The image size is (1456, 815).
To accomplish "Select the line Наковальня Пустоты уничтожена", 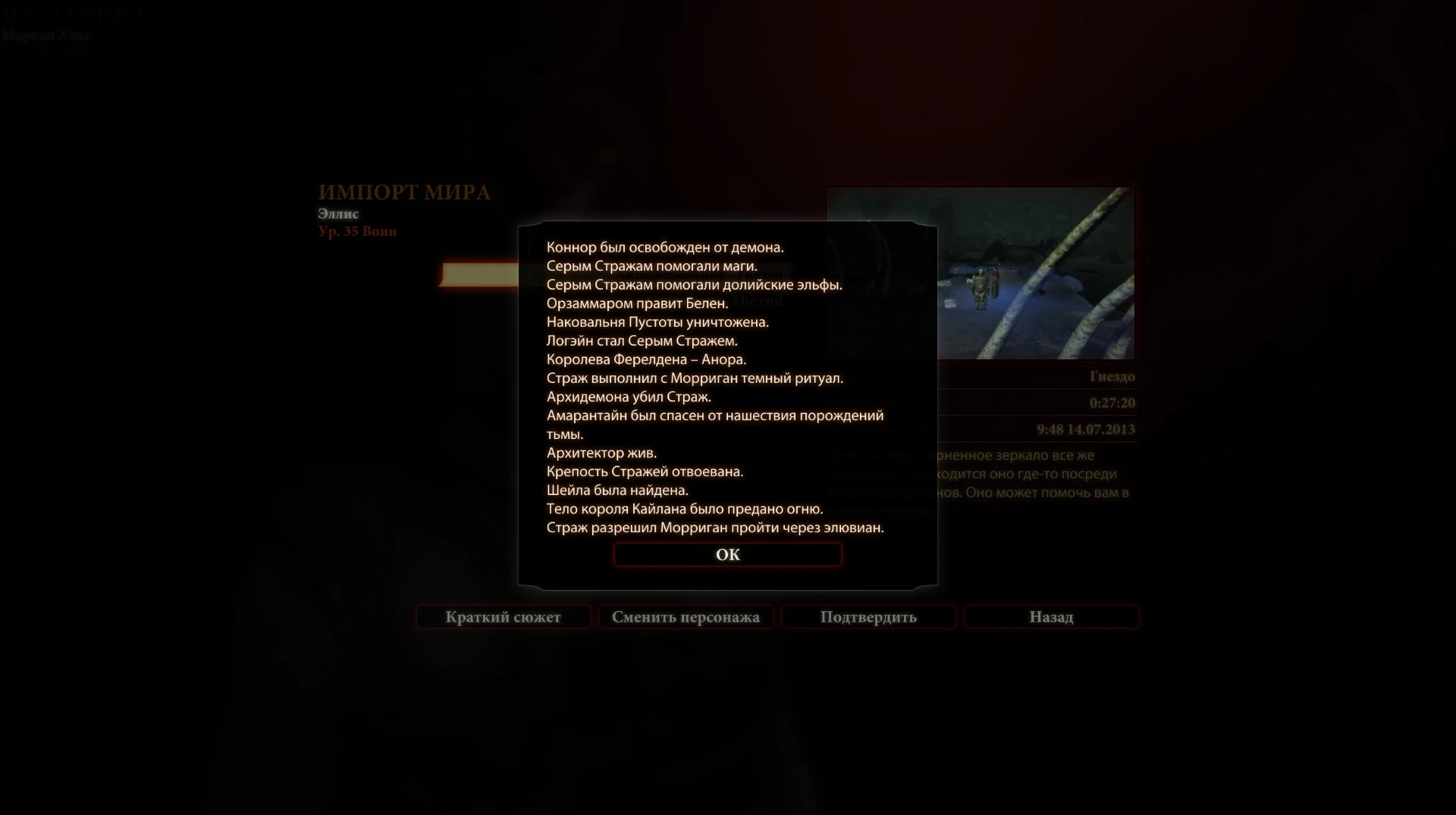I will point(658,321).
